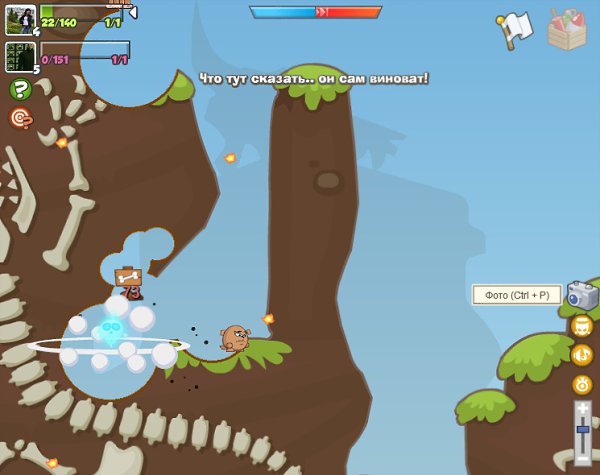Image resolution: width=600 pixels, height=475 pixels.
Task: Click the orange character face button
Action: pos(582,326)
